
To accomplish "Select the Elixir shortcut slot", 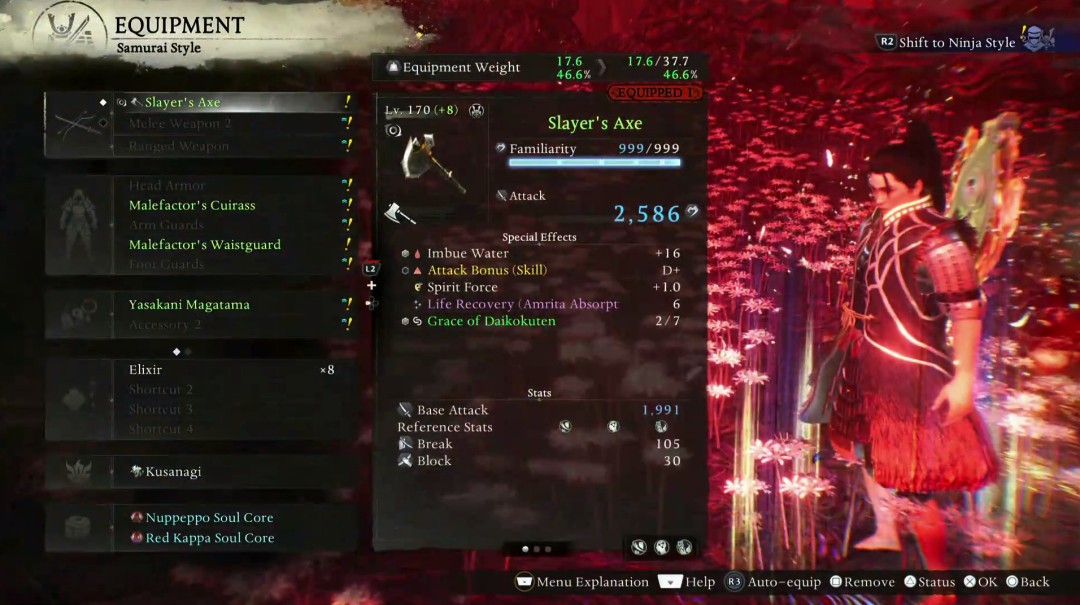I will pyautogui.click(x=146, y=370).
